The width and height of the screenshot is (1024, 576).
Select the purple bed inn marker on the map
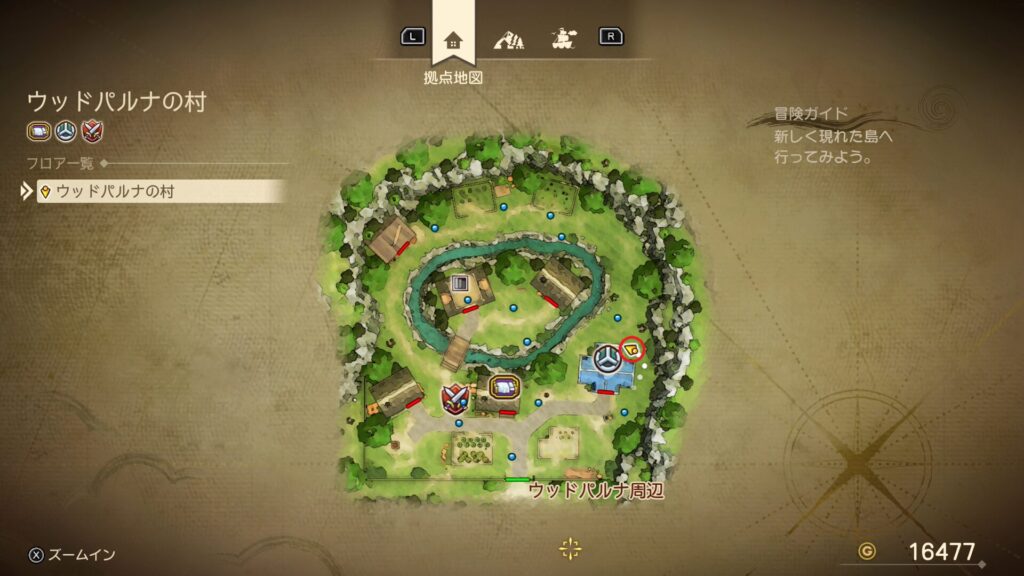coord(503,388)
